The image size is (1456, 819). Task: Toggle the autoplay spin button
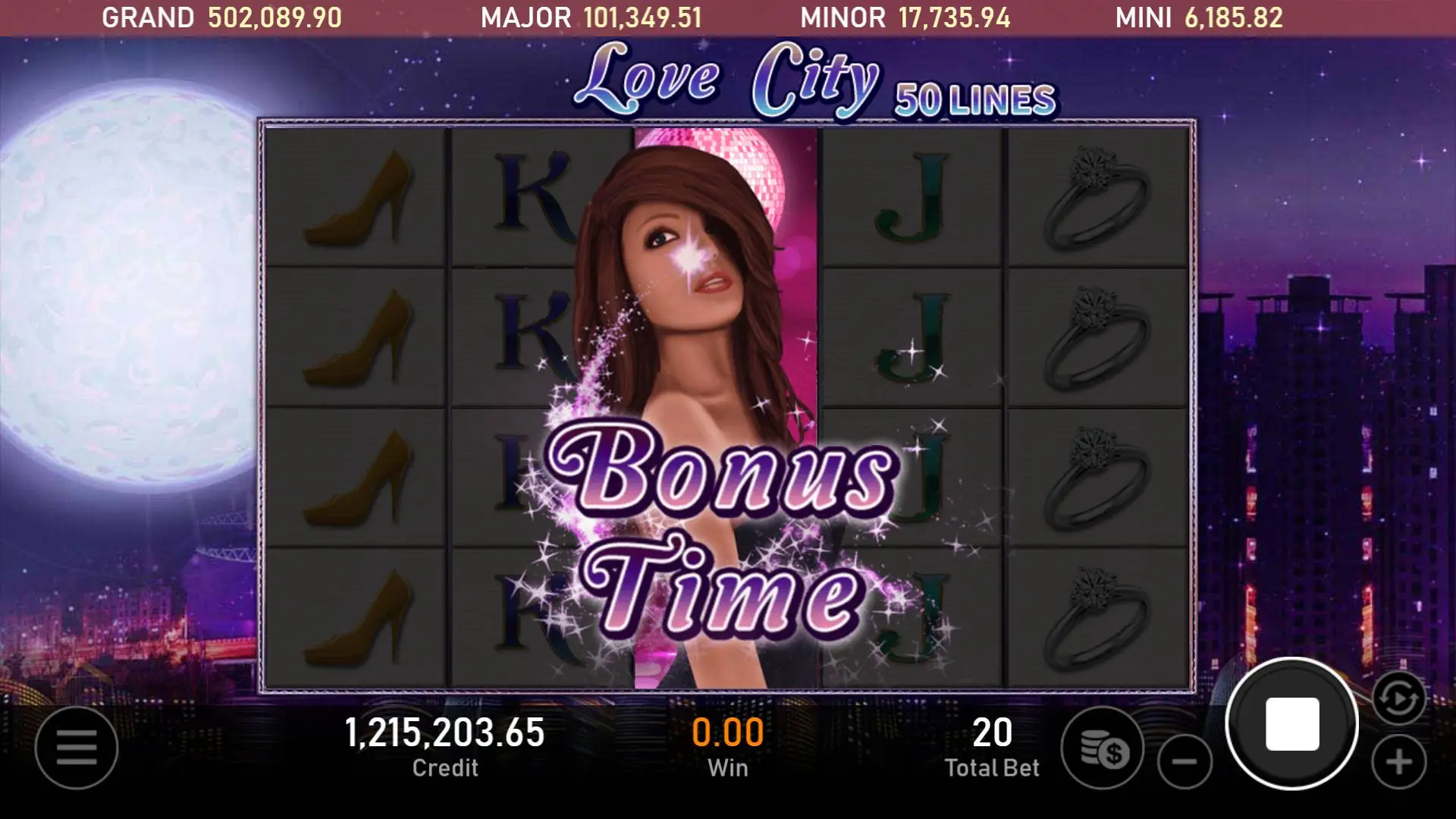coord(1398,698)
